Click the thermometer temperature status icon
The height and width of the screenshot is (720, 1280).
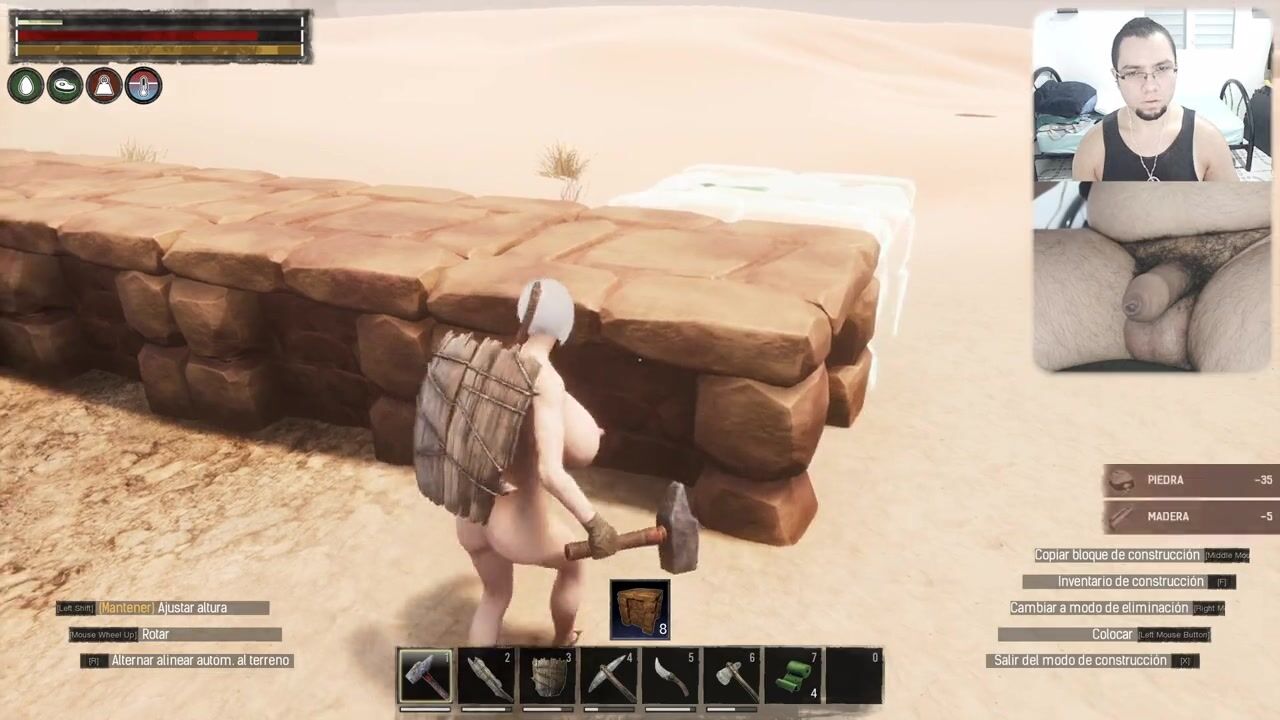(x=143, y=86)
